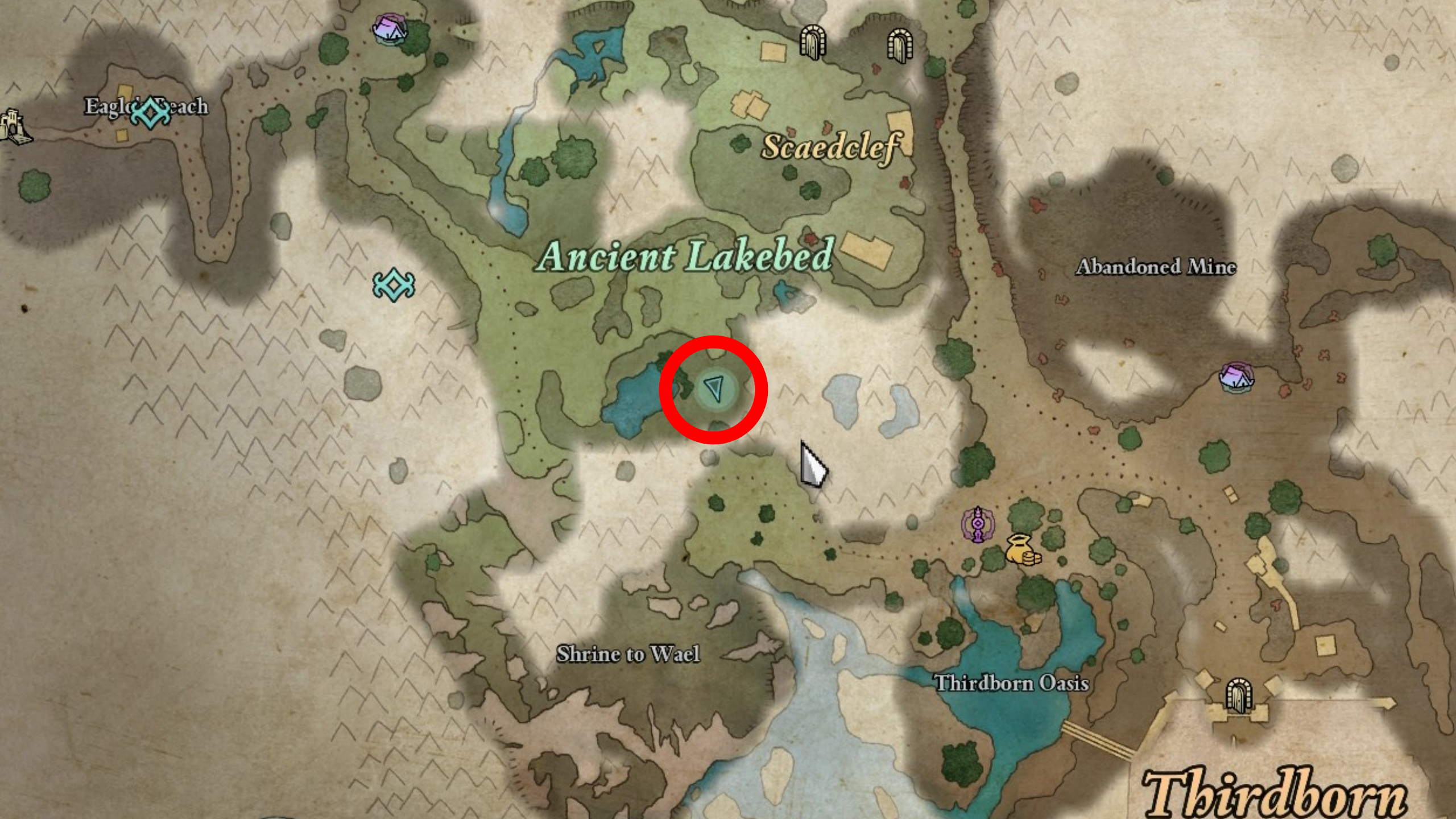Click the player arrow marker on the map

714,390
